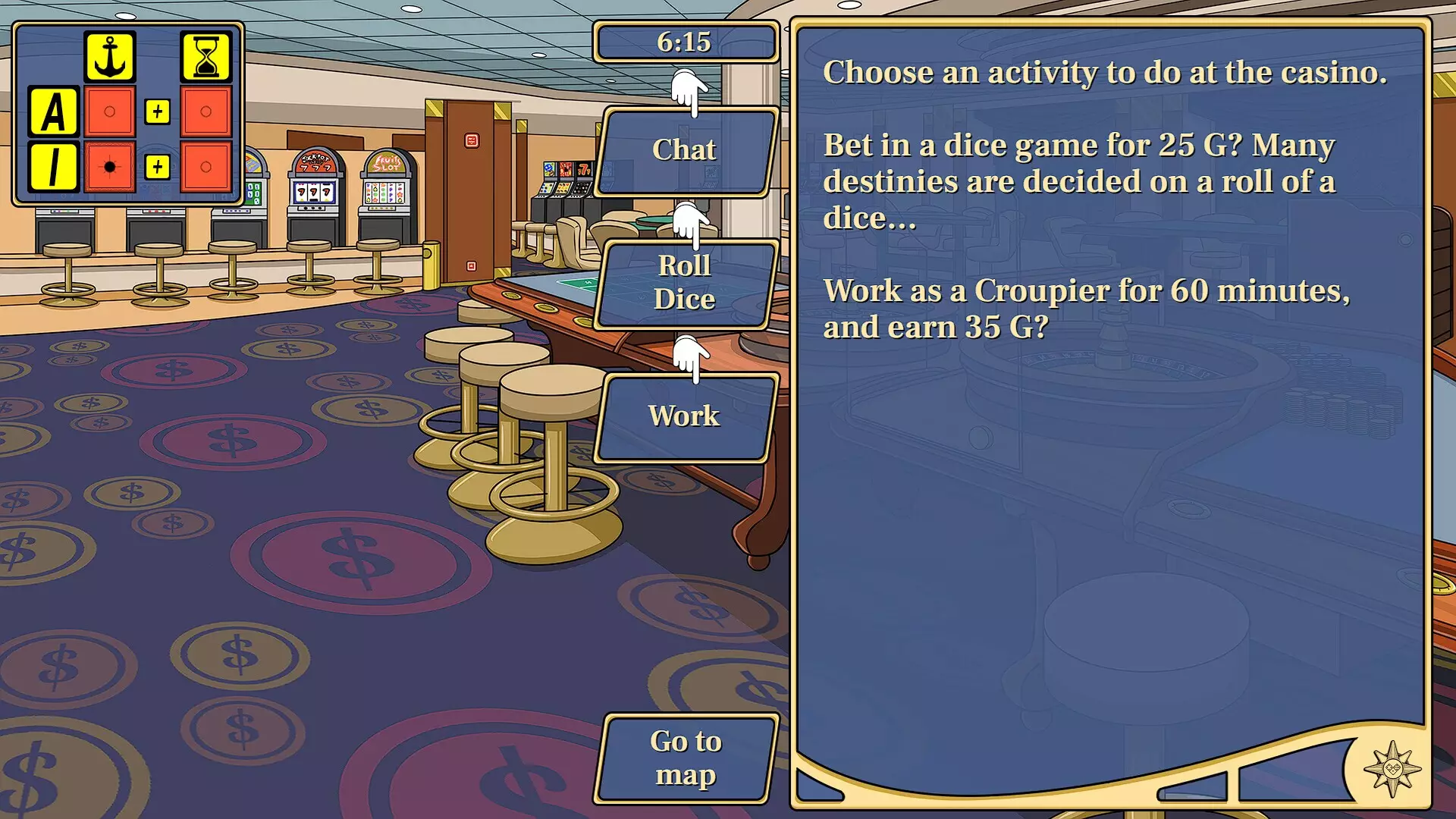Click the plus button beside letter I
Viewport: 1456px width, 819px height.
coord(158,166)
